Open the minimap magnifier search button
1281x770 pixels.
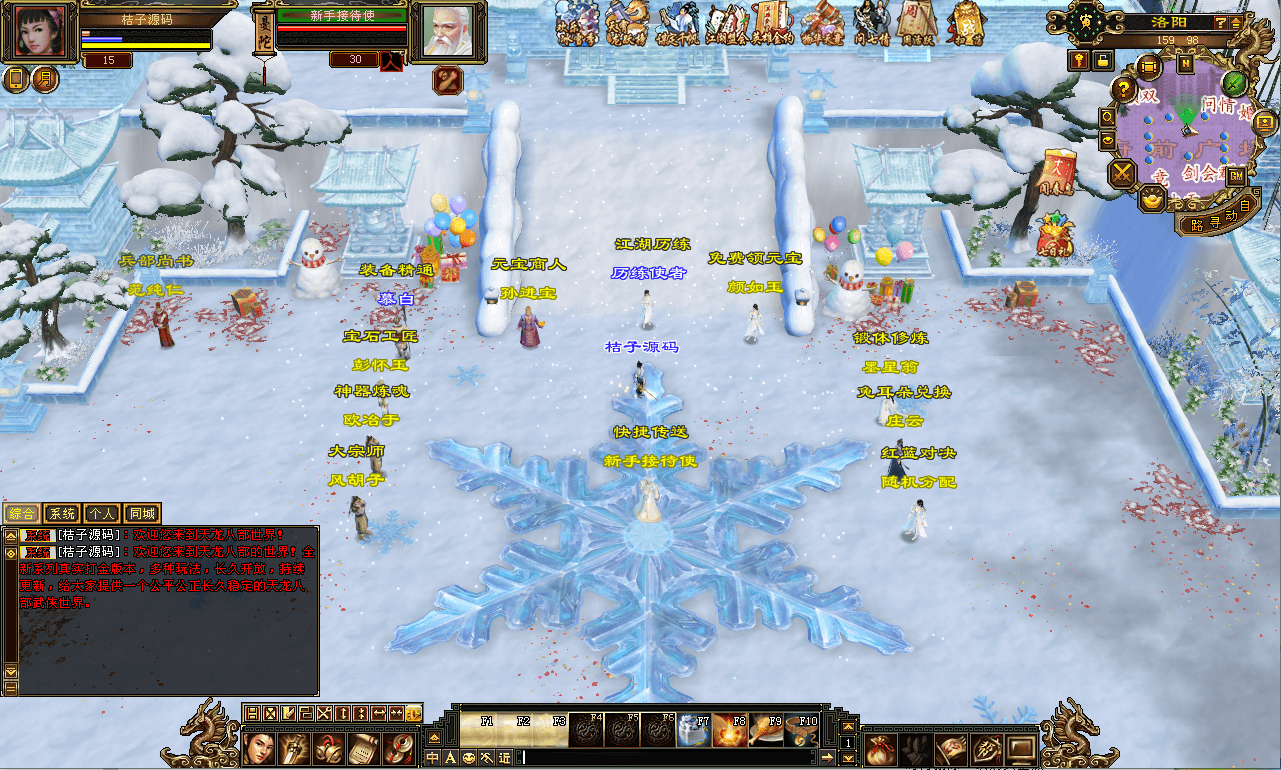[1108, 117]
